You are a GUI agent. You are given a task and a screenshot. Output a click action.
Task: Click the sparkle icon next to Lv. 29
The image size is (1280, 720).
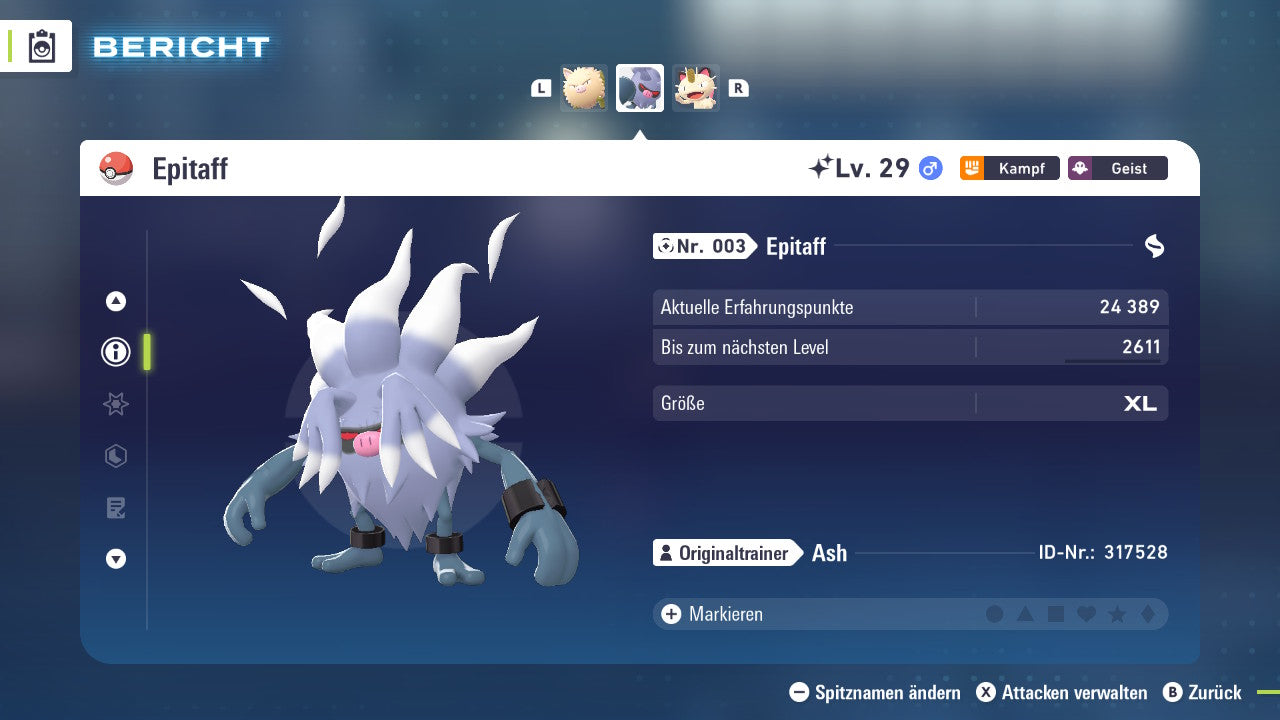click(822, 167)
